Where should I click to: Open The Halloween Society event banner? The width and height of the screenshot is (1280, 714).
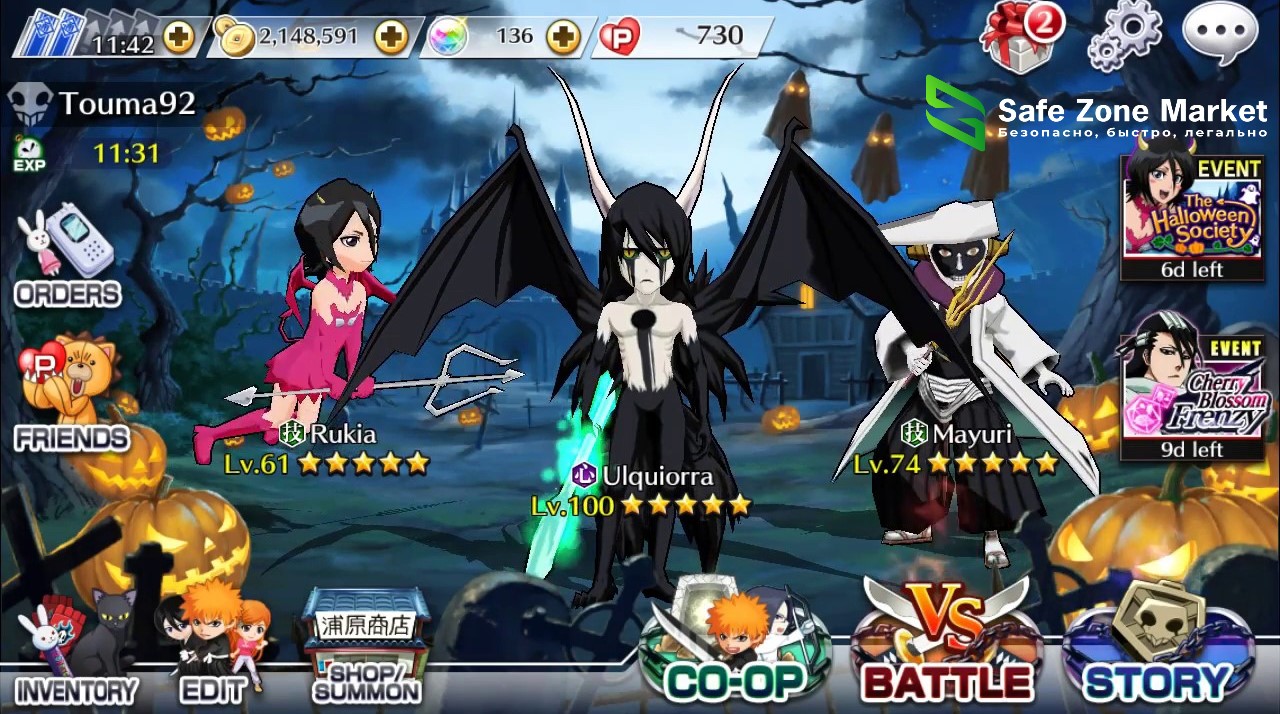pos(1191,218)
